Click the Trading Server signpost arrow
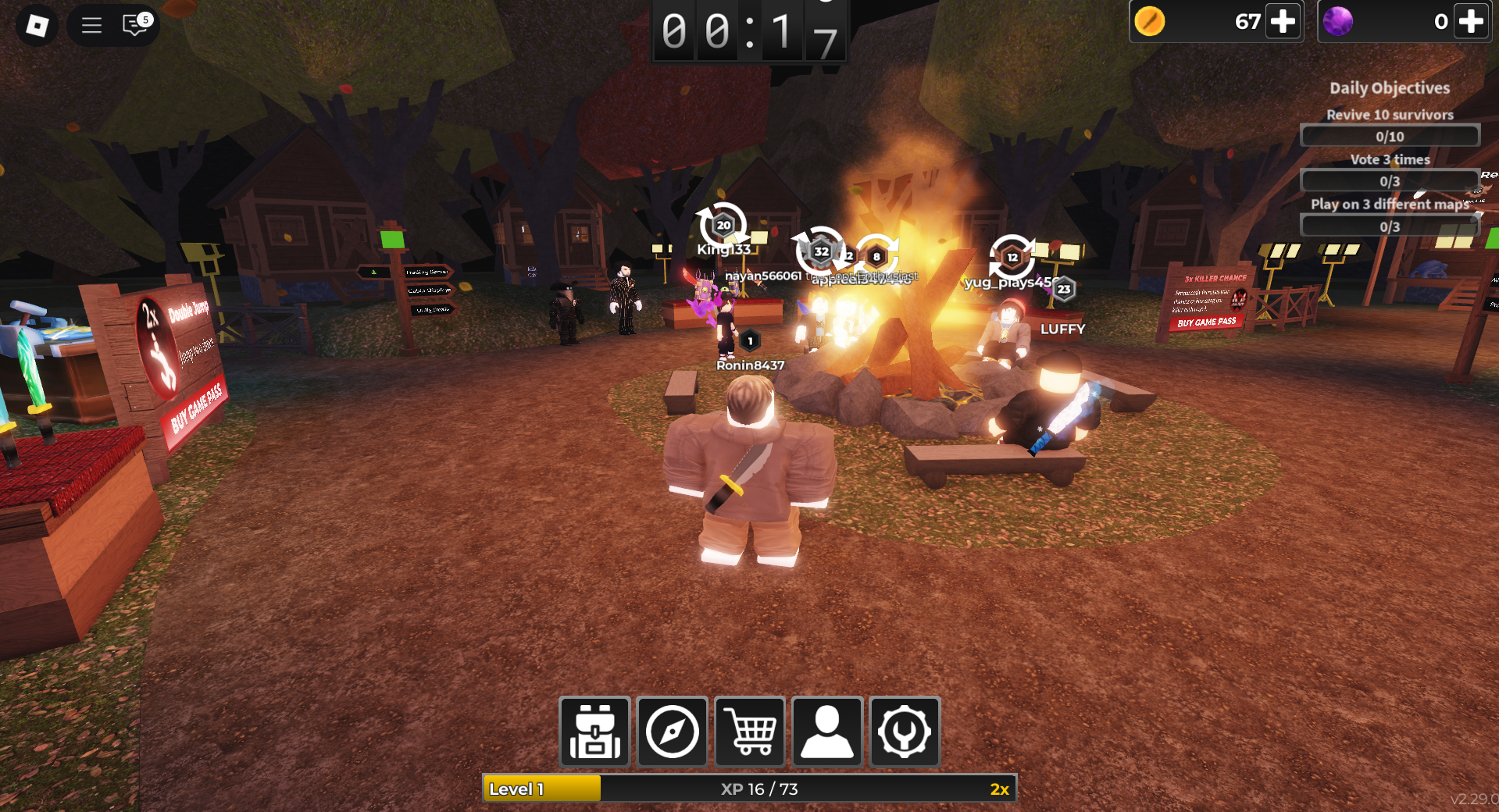 tap(427, 272)
